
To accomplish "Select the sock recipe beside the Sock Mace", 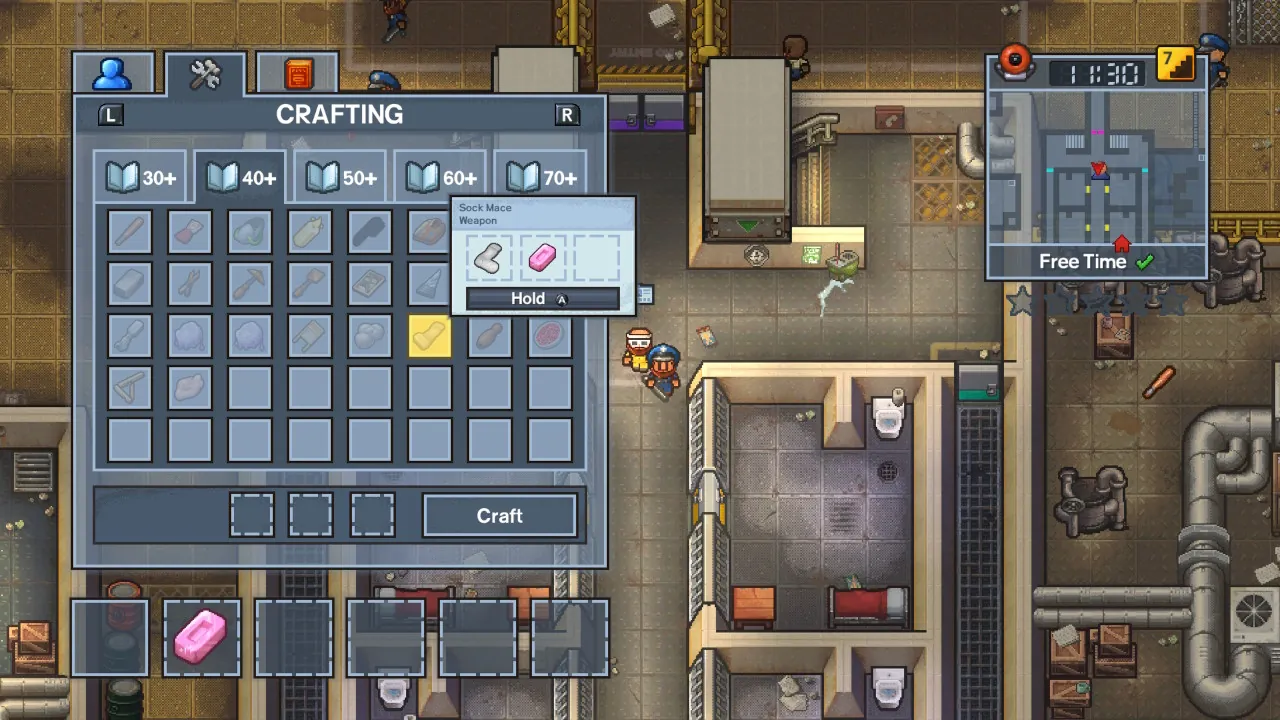I will (x=489, y=259).
